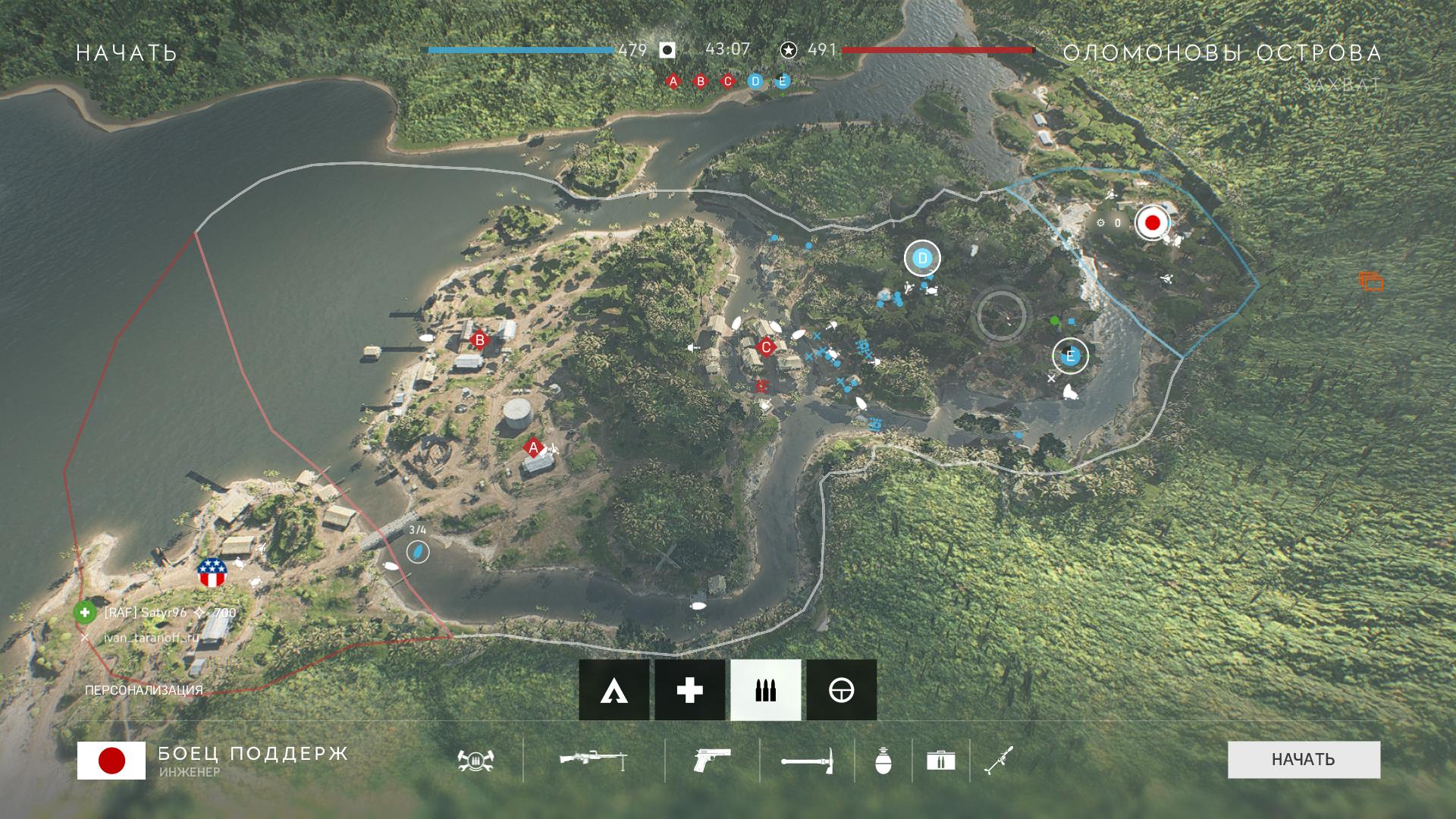Choose the Medic class cross icon
1456x819 pixels.
(689, 690)
